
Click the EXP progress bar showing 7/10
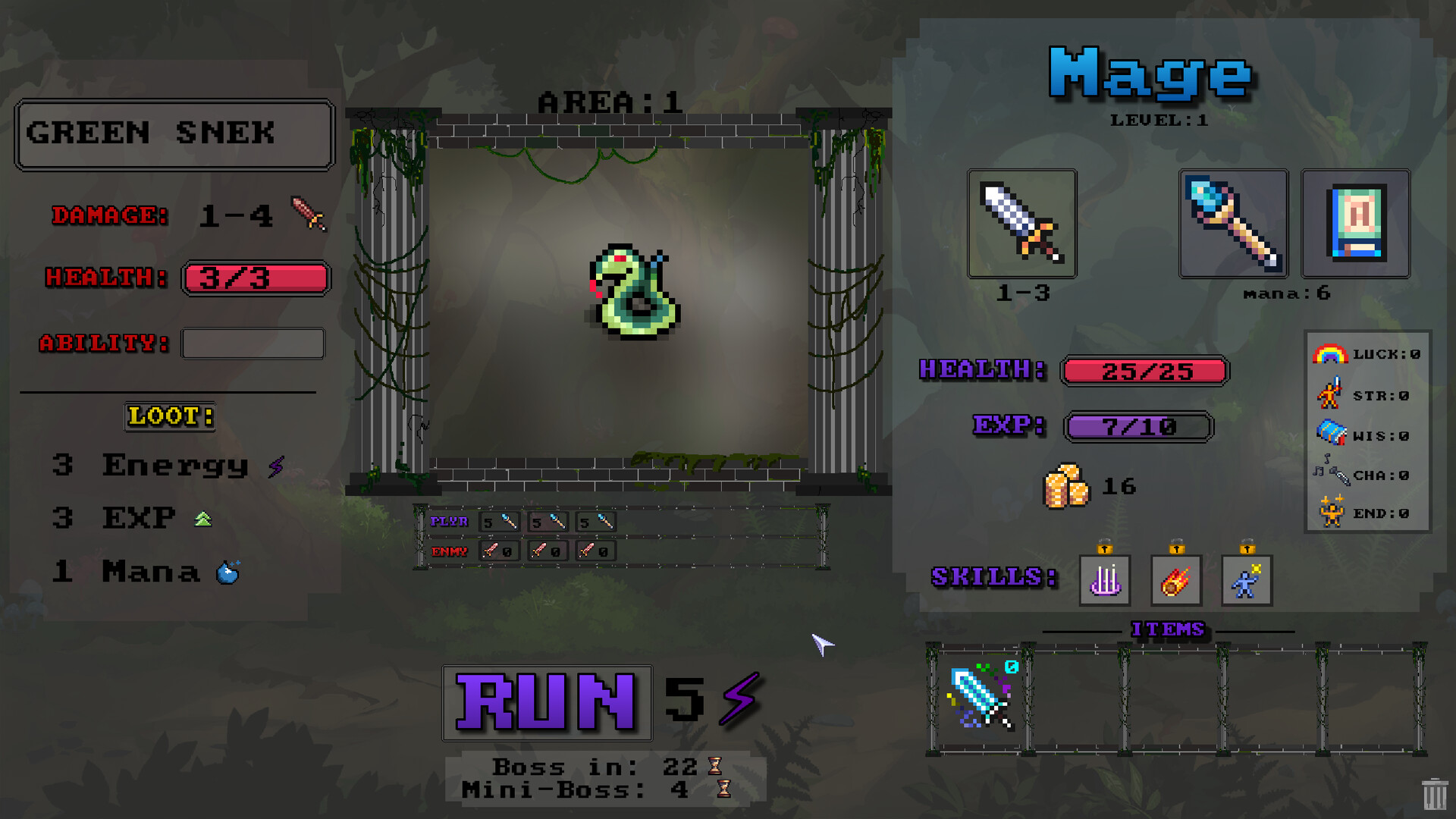pos(1137,427)
